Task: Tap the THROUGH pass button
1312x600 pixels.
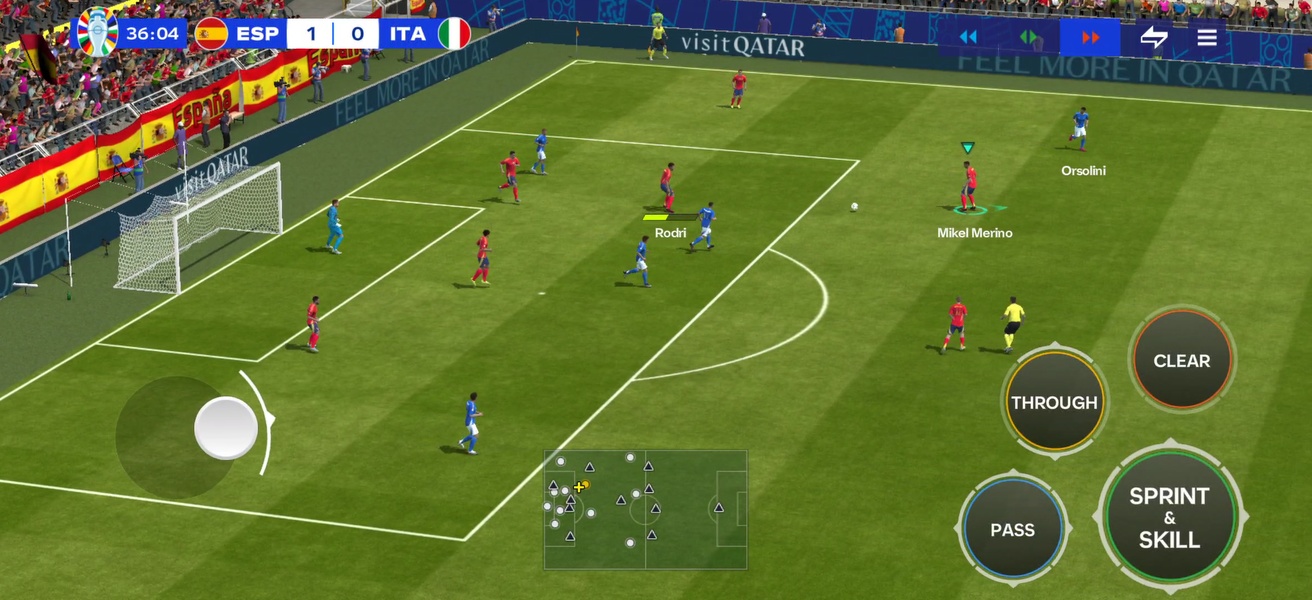Action: coord(1054,402)
